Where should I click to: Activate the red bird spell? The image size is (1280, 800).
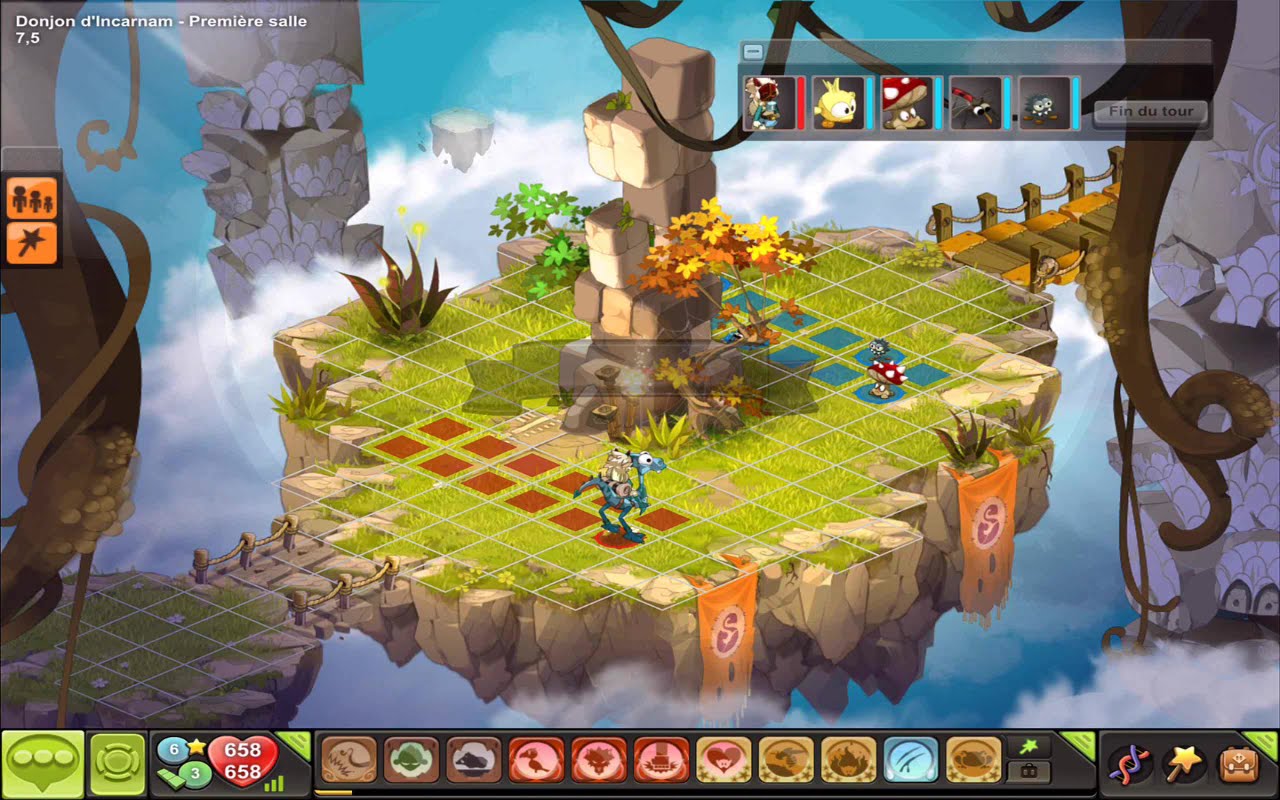tap(536, 760)
